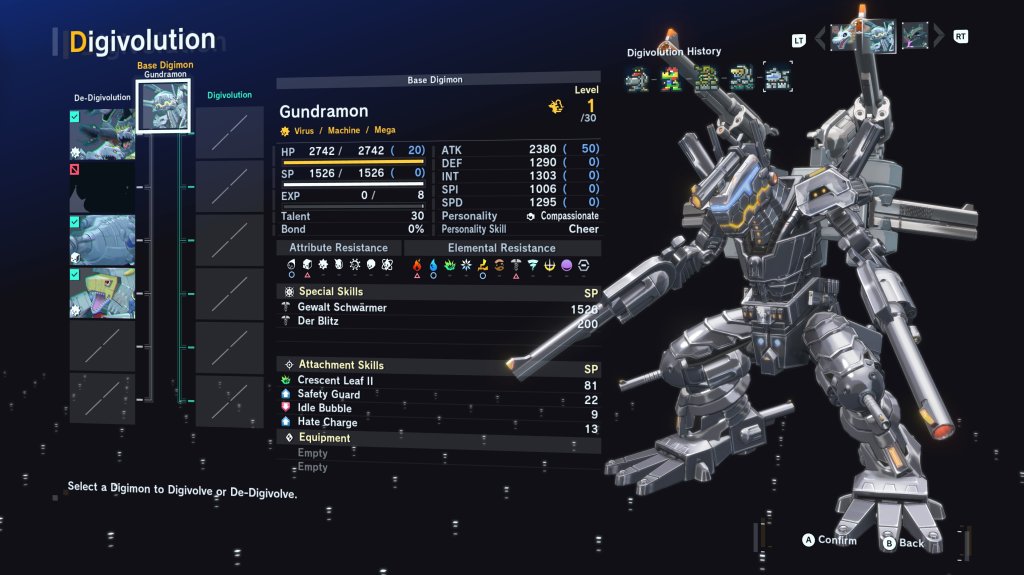This screenshot has height=575, width=1024.
Task: Pick the yellow dinosaur De-Digivolution portrait
Action: (x=102, y=293)
